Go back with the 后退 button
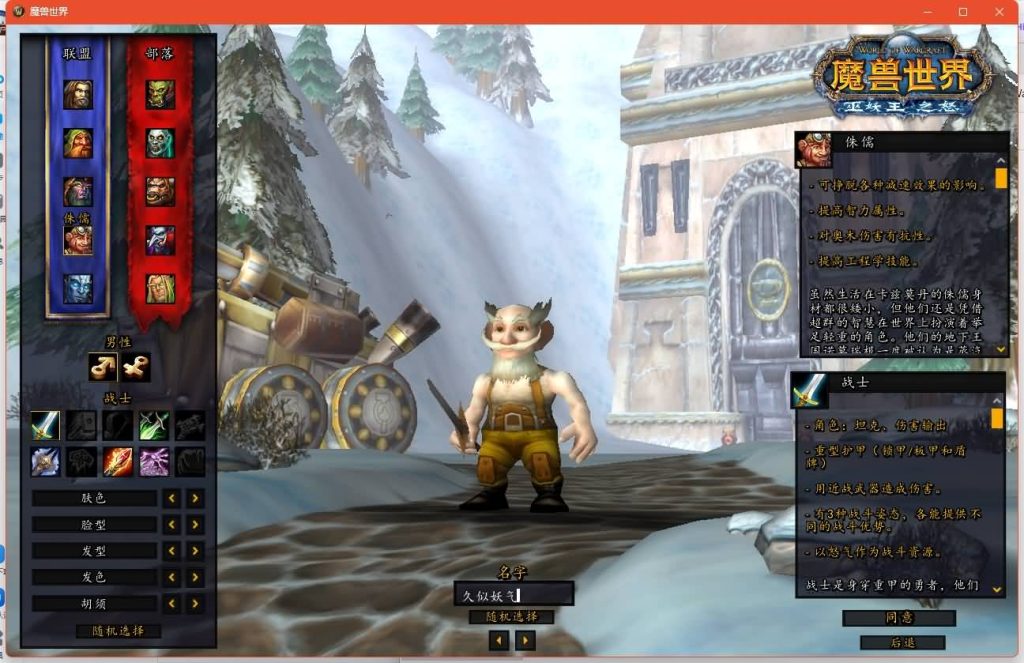 (899, 642)
